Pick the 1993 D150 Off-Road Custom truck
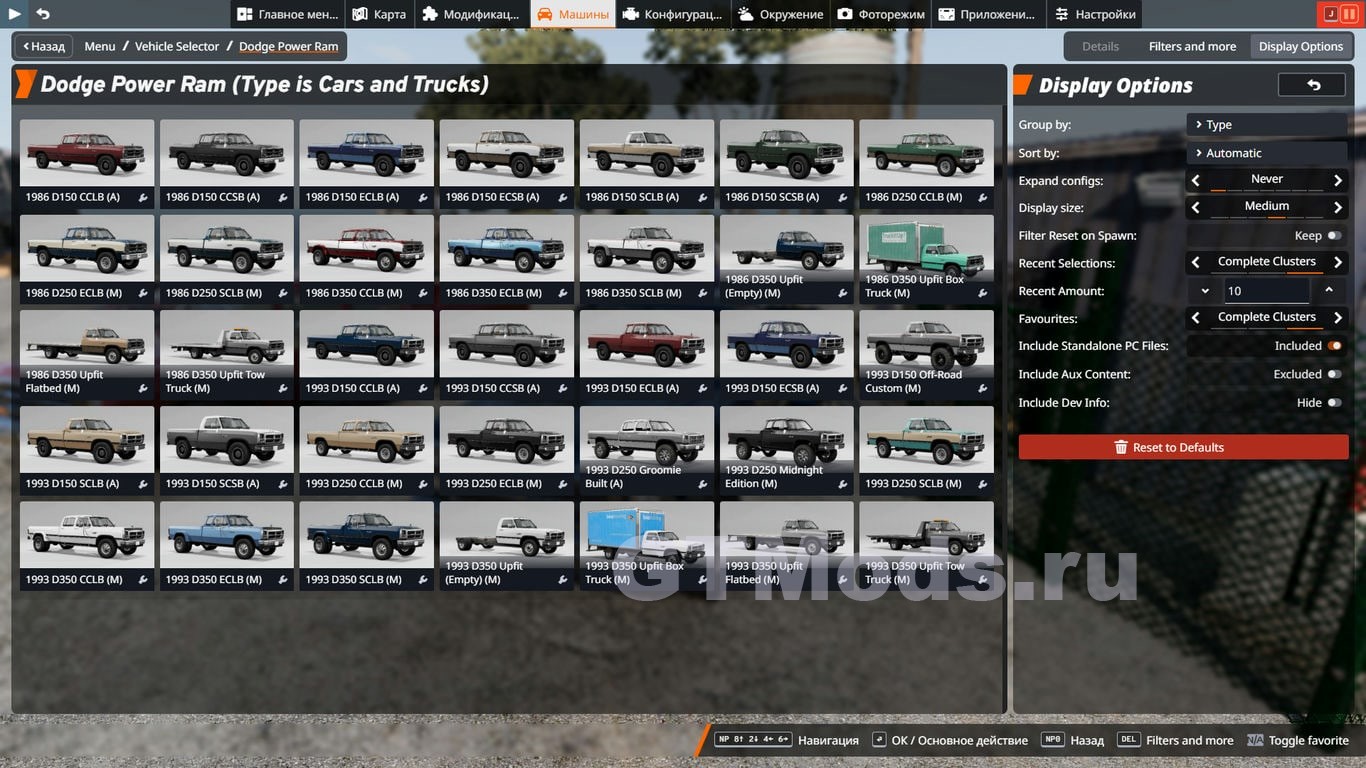Viewport: 1366px width, 768px height. 926,354
